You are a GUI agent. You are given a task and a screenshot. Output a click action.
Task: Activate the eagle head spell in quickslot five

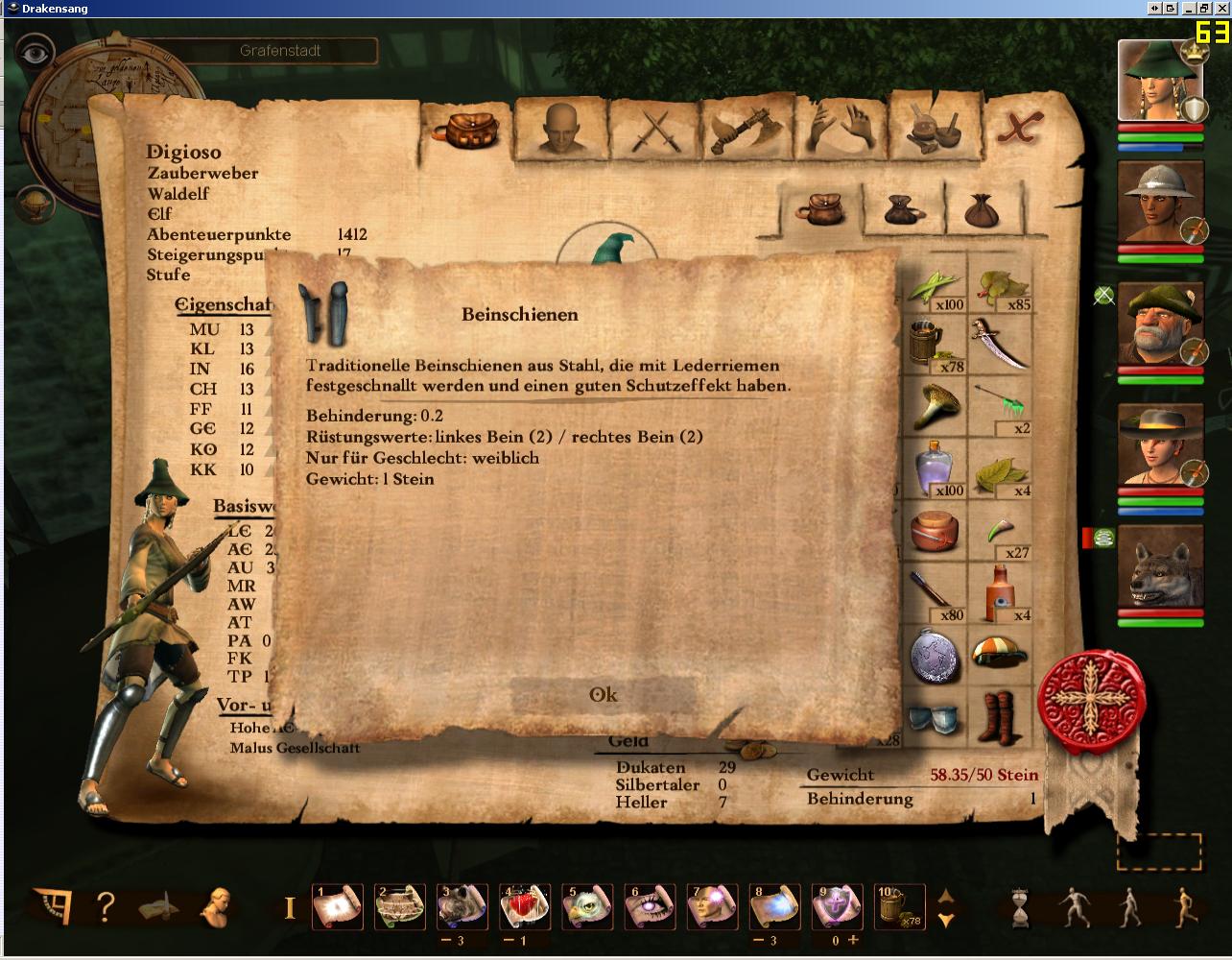point(587,905)
